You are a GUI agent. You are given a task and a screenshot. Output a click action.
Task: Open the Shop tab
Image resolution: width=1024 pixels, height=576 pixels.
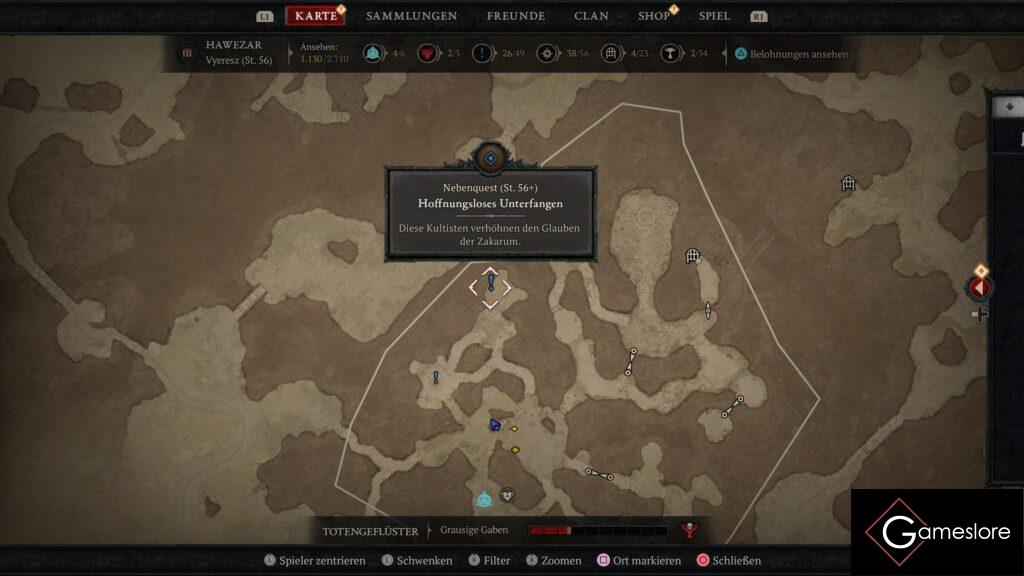click(654, 16)
